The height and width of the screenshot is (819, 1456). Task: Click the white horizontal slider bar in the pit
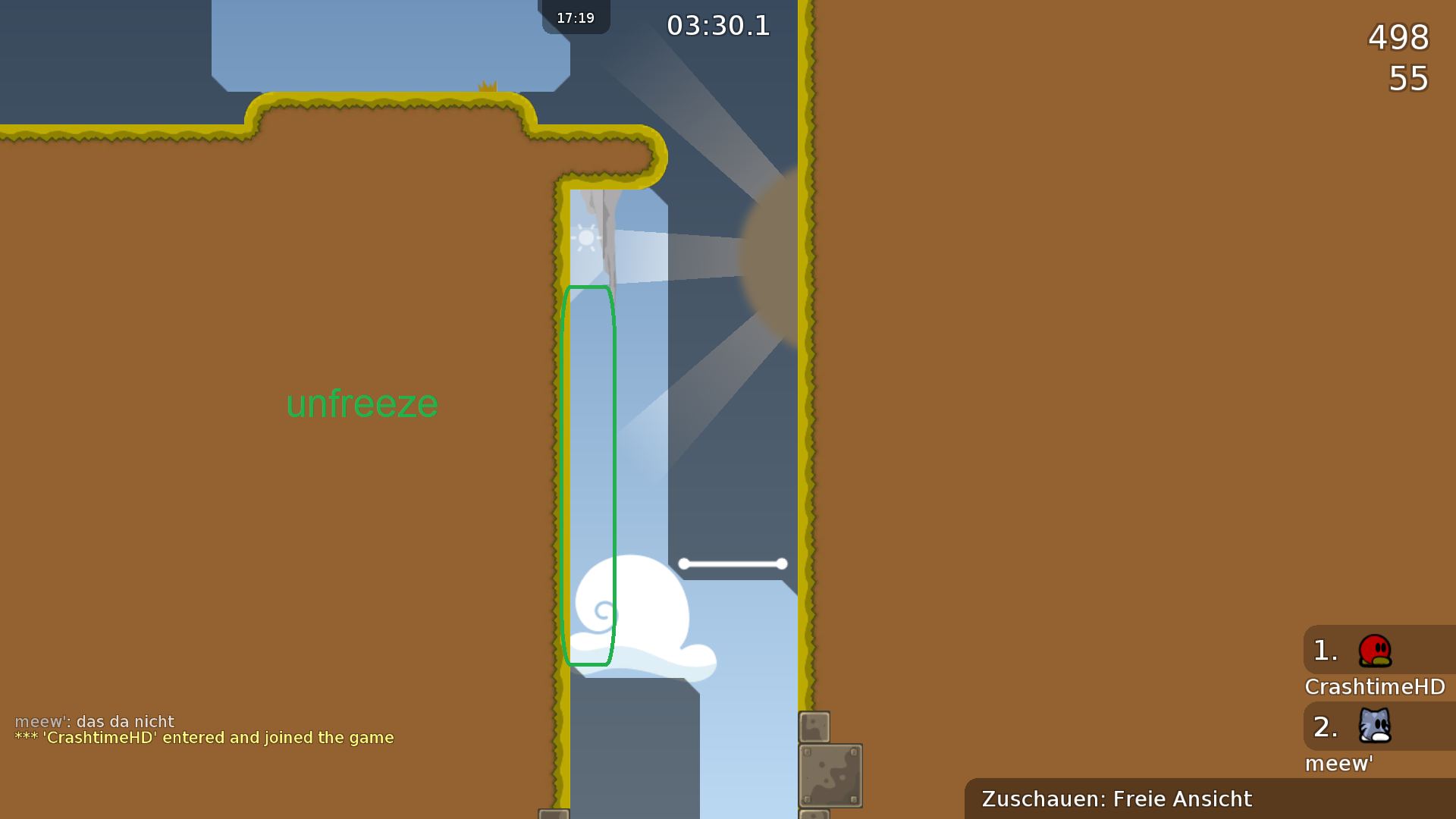tap(732, 563)
